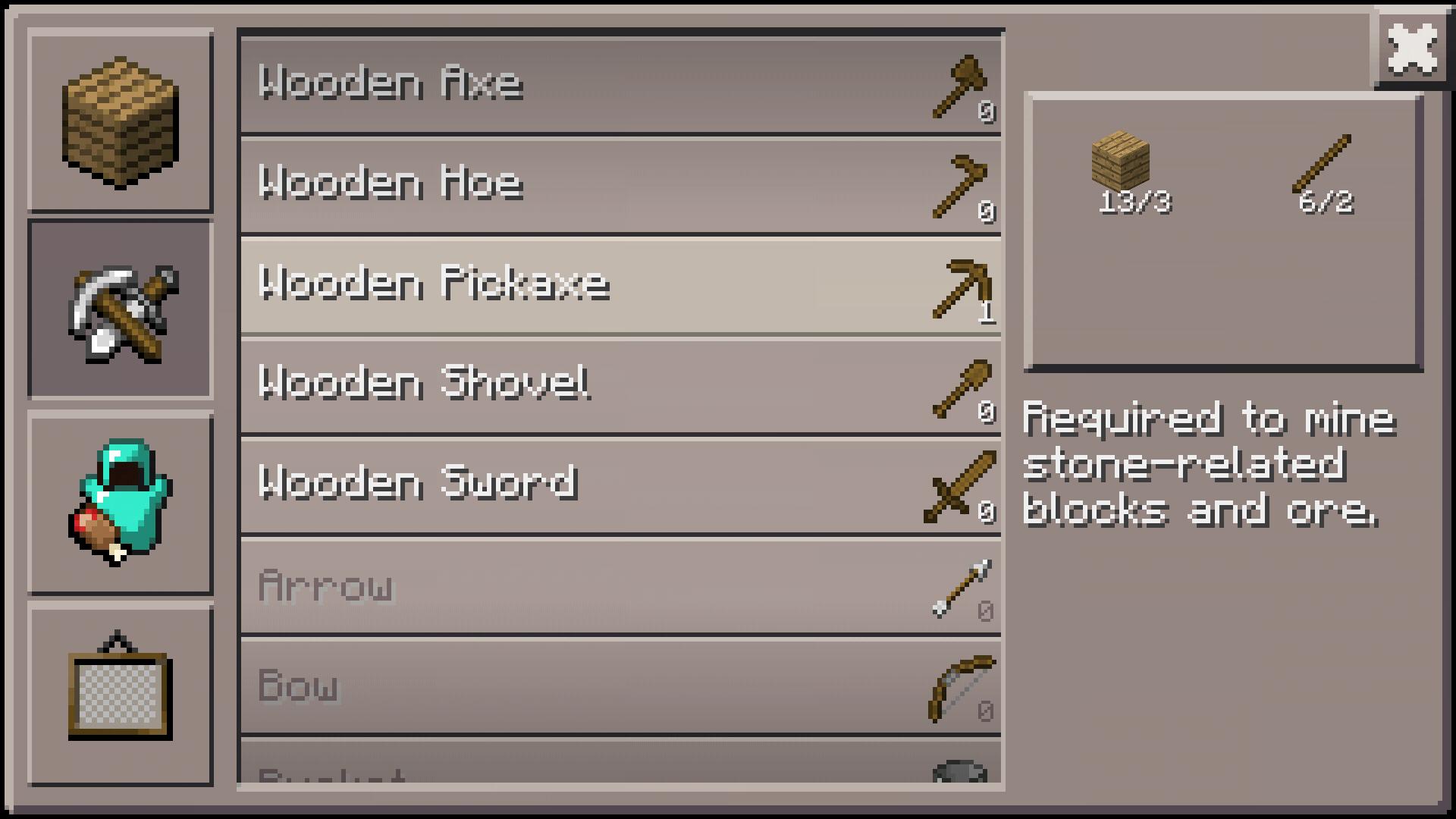Open the tools category with pickaxe and sword
Image resolution: width=1456 pixels, height=819 pixels.
click(x=120, y=307)
